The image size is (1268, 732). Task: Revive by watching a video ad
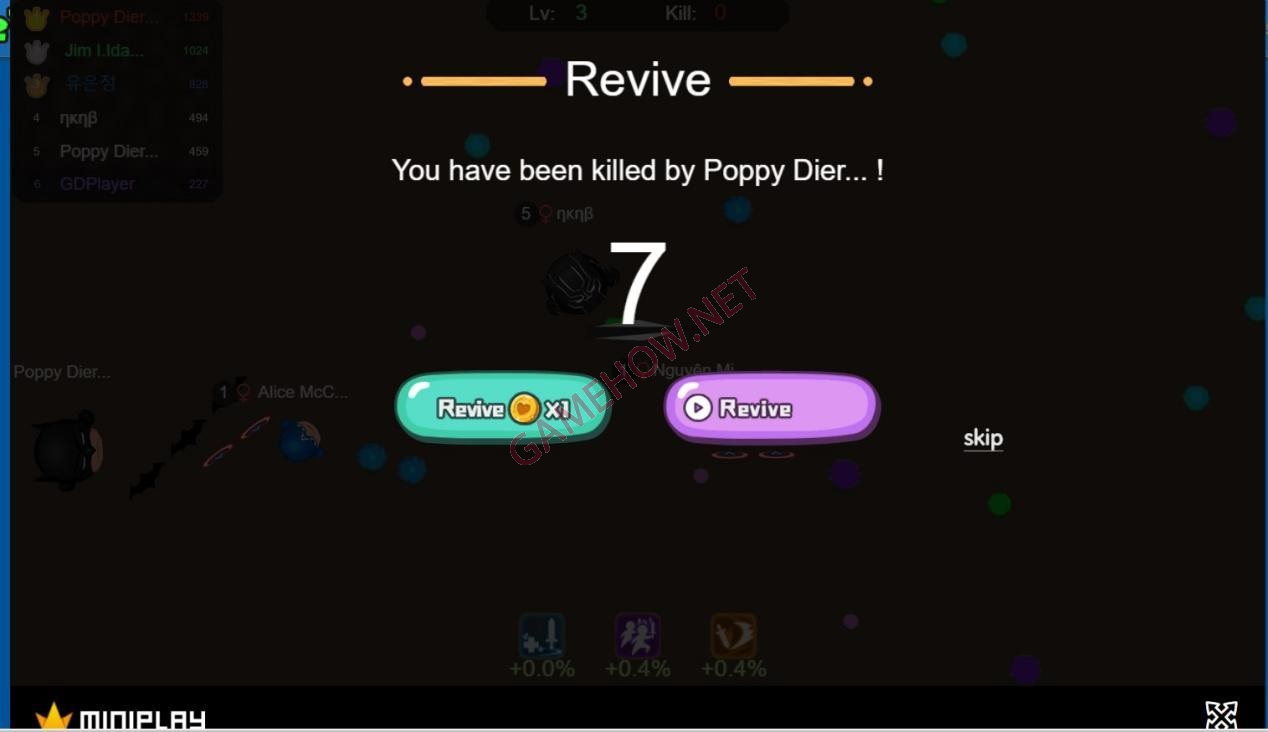click(771, 408)
